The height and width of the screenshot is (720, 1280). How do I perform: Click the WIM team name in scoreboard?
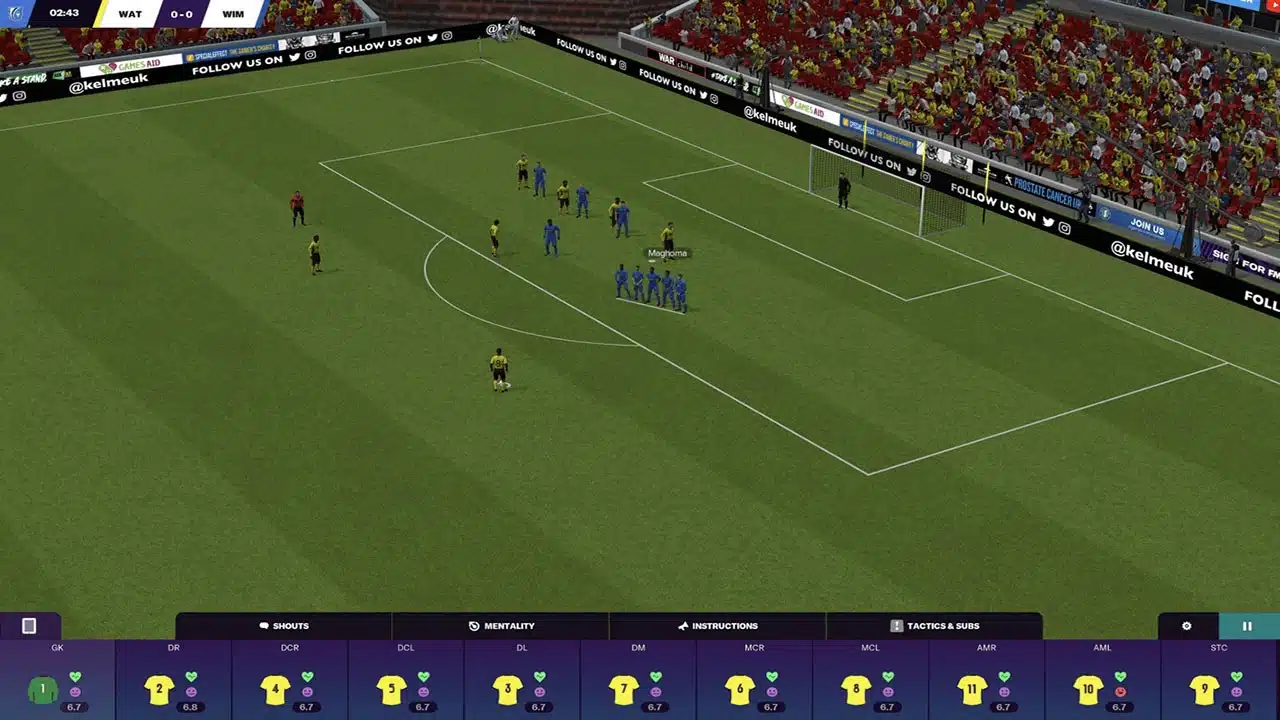pos(232,14)
